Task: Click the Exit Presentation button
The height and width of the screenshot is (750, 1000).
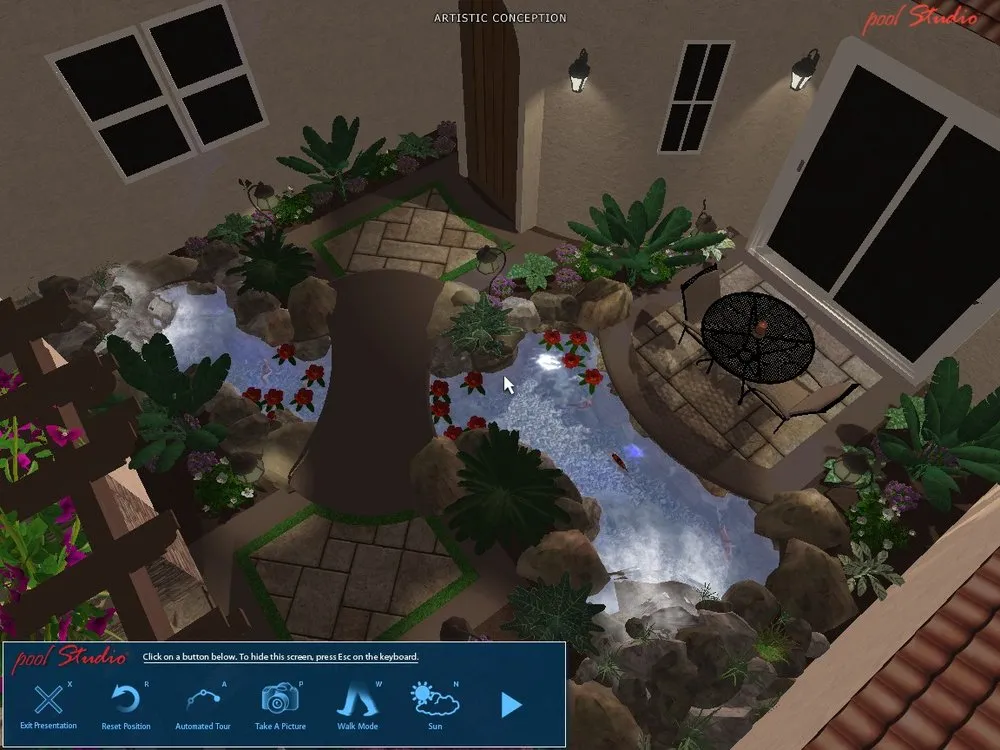Action: click(48, 700)
